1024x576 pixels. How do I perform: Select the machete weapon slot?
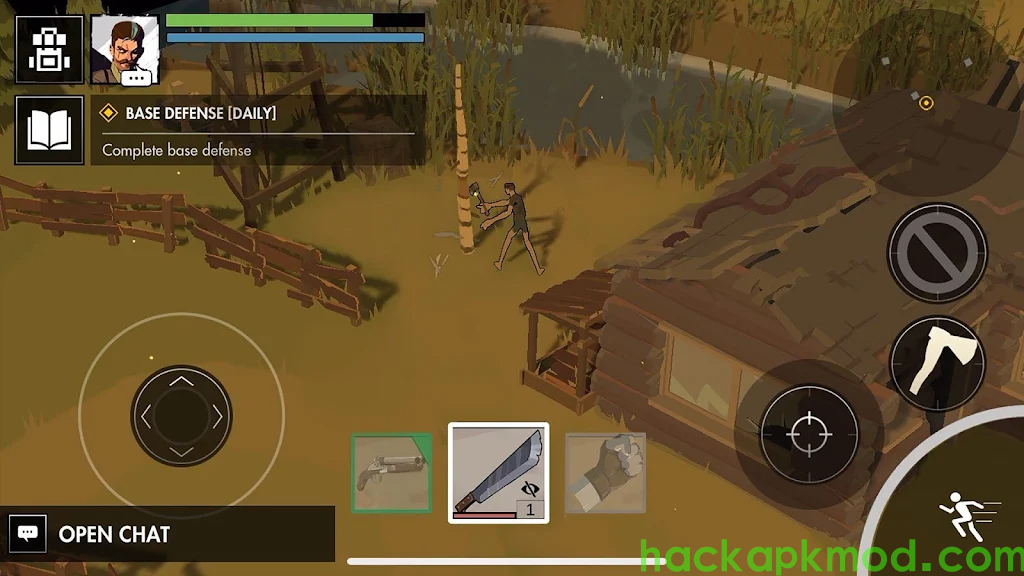pos(498,472)
